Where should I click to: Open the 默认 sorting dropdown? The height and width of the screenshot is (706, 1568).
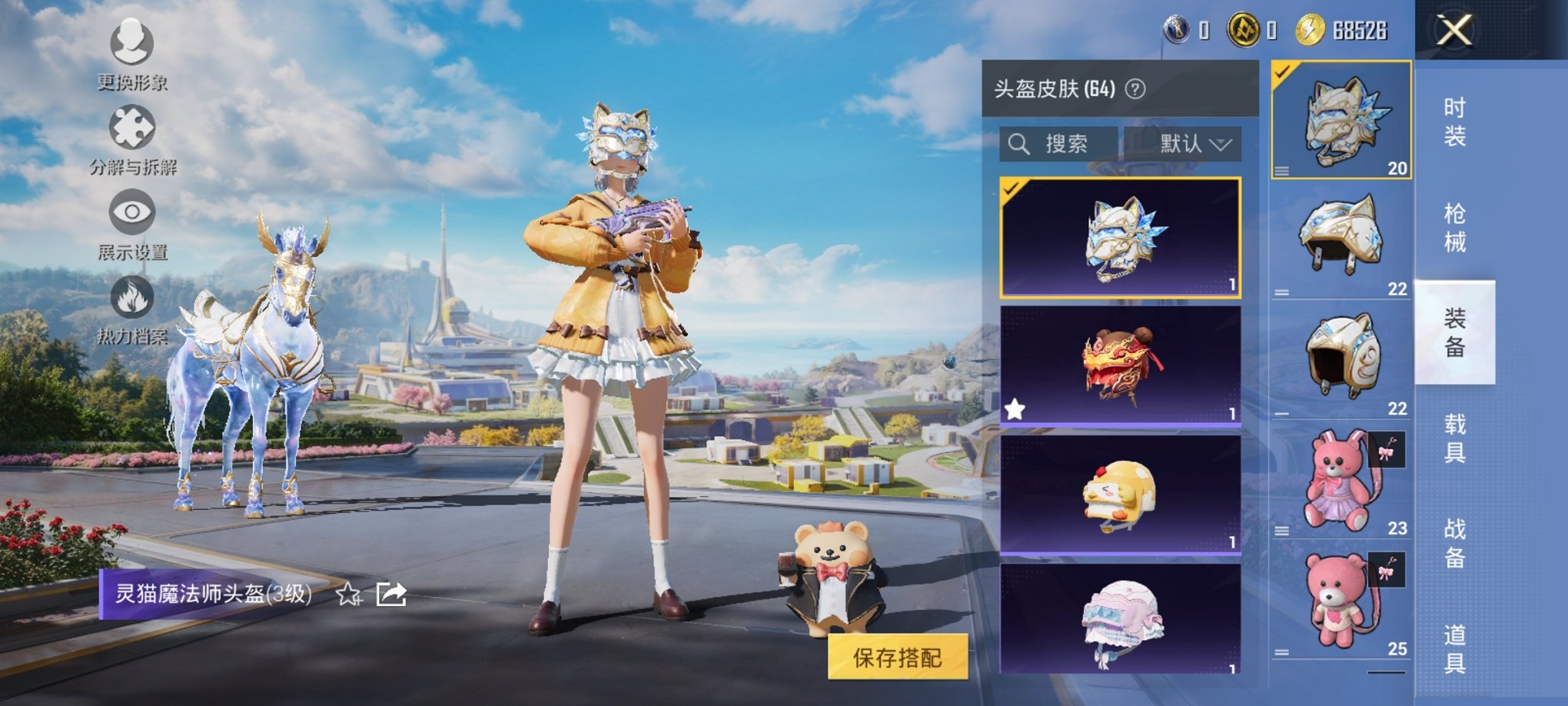click(x=1188, y=142)
